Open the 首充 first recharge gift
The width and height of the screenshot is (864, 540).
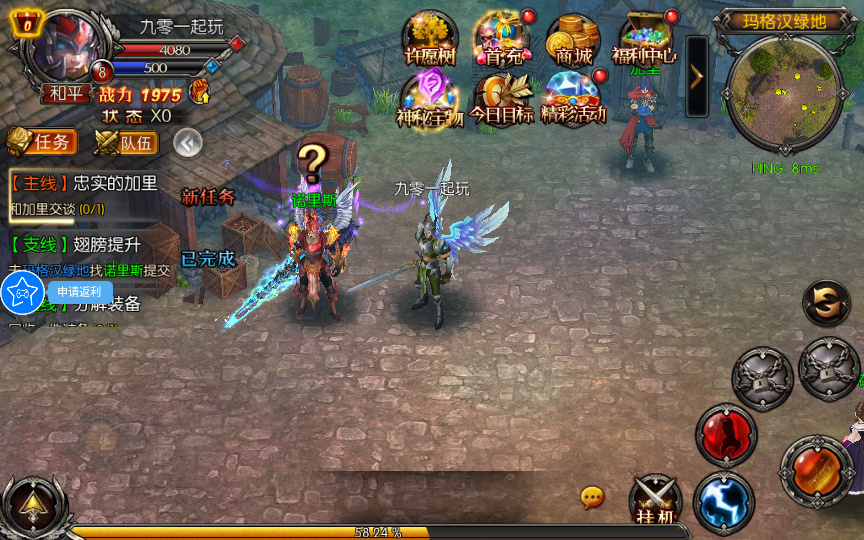(502, 39)
